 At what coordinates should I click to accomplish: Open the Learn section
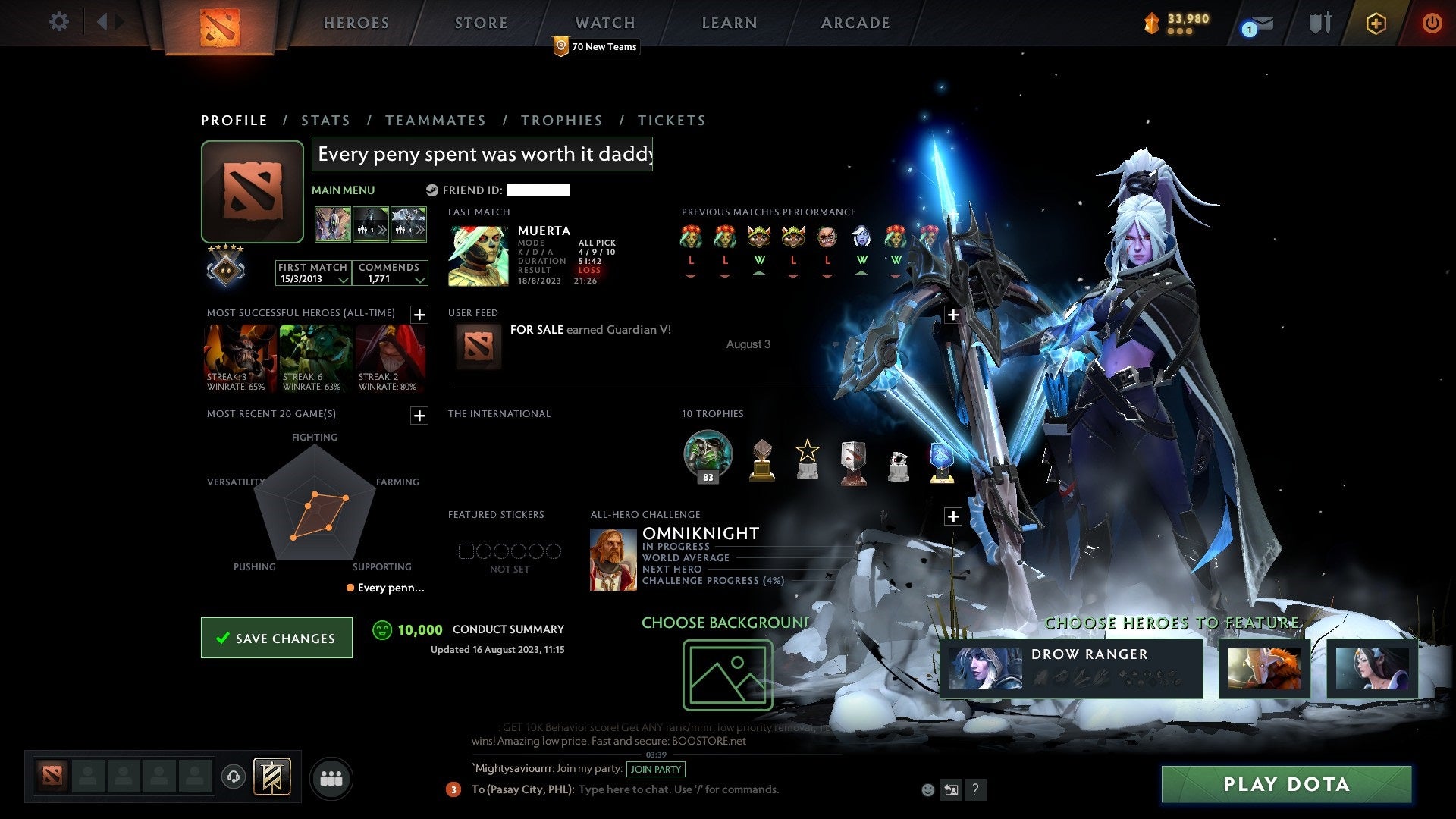(x=729, y=23)
